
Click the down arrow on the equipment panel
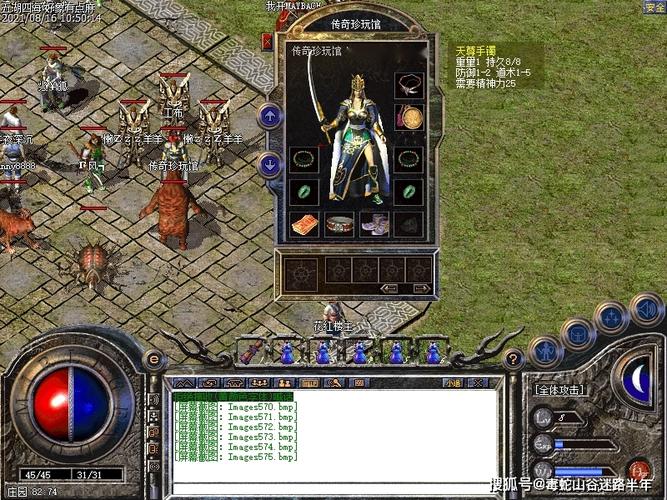(269, 165)
